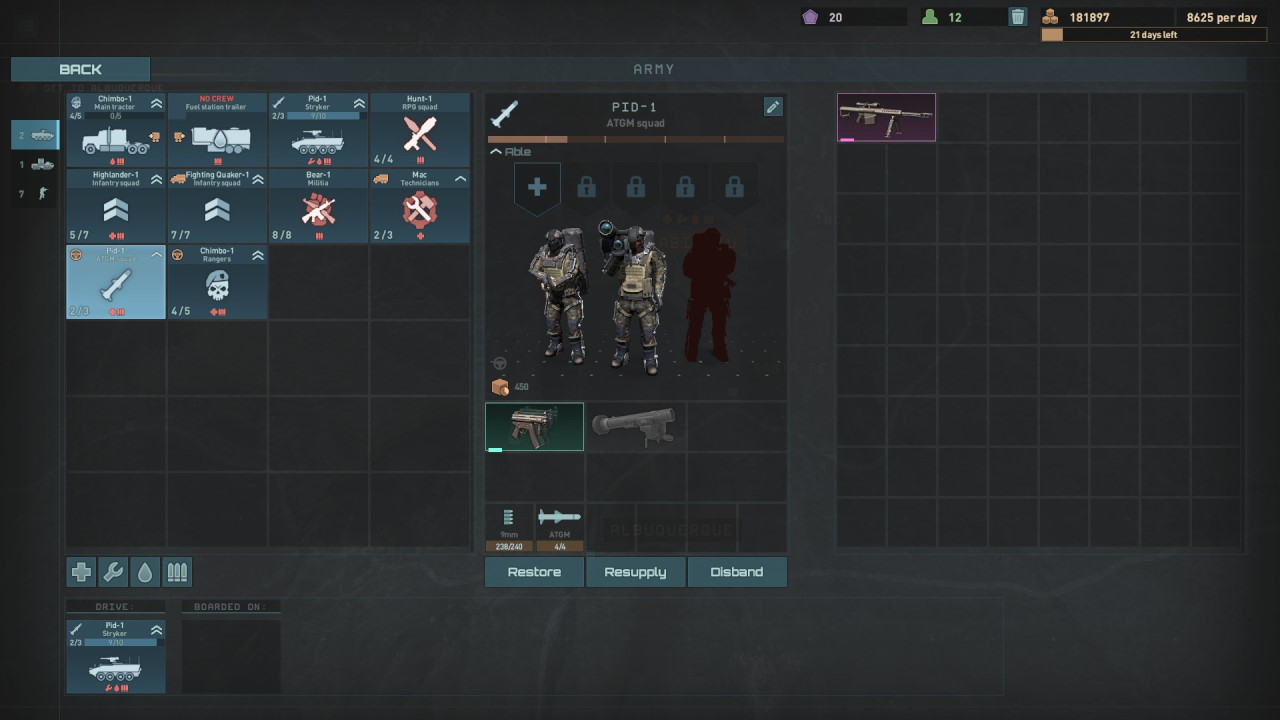Screen dimensions: 1280x720
Task: Pick the Fighting Quaker-1 Infantry squad
Action: (217, 206)
